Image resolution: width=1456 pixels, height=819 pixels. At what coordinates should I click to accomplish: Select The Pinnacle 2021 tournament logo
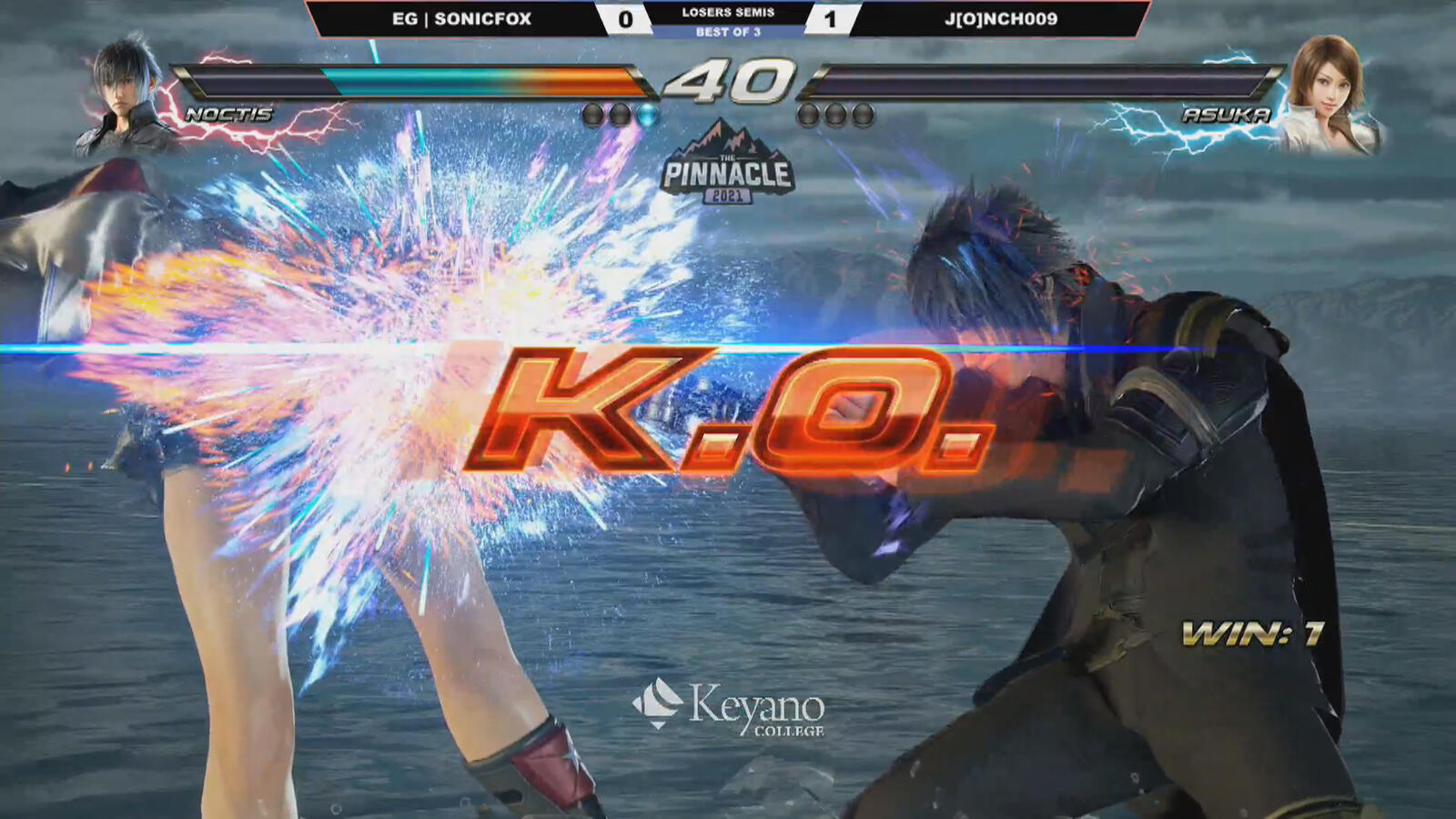click(728, 167)
